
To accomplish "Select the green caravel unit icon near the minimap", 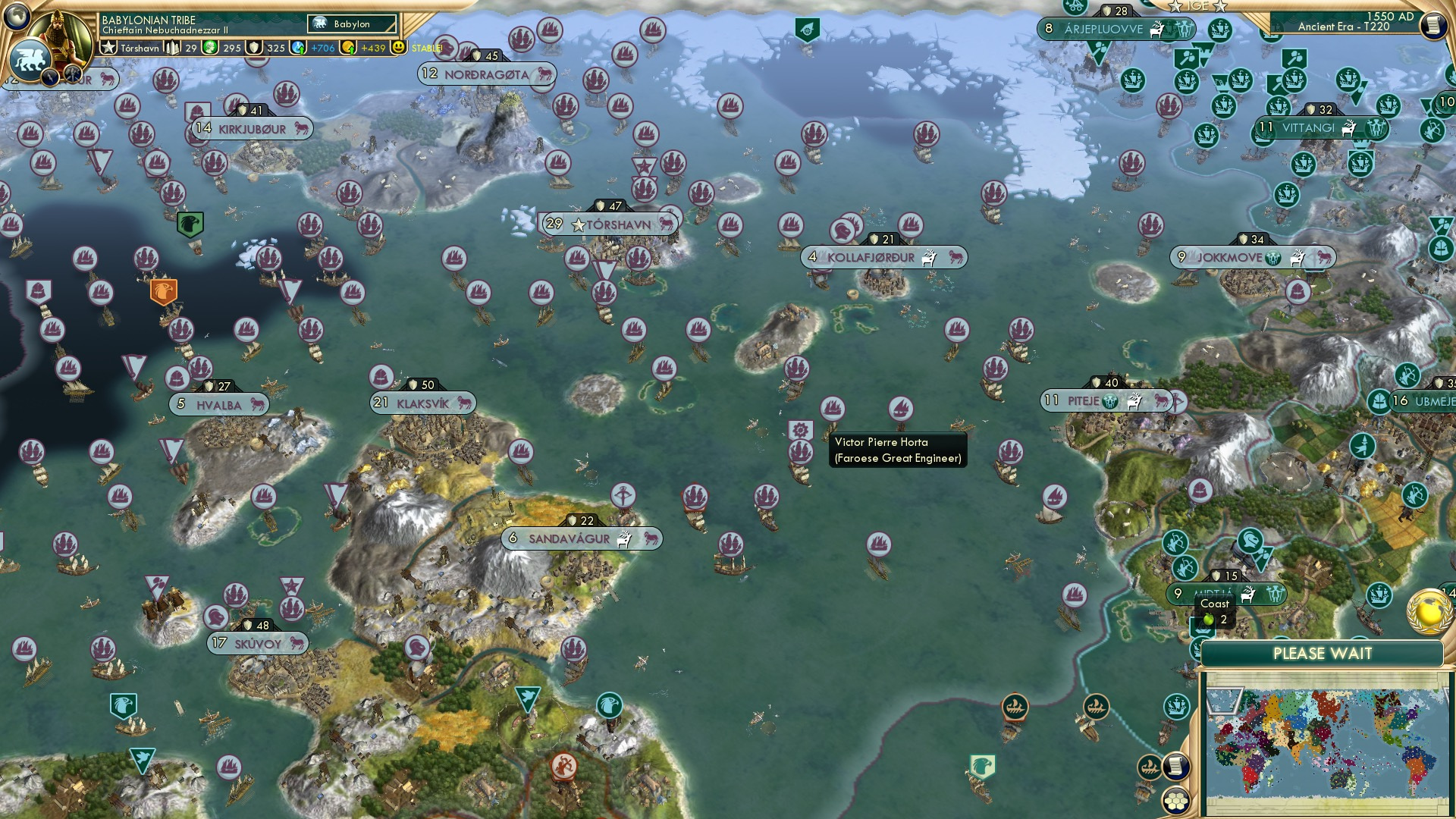I will tap(1175, 707).
